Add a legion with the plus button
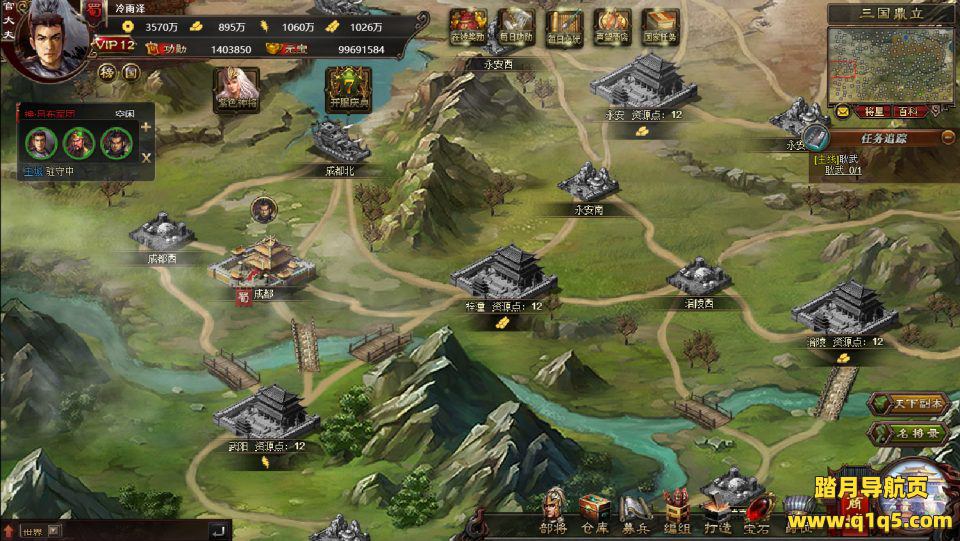This screenshot has height=541, width=960. (x=146, y=127)
